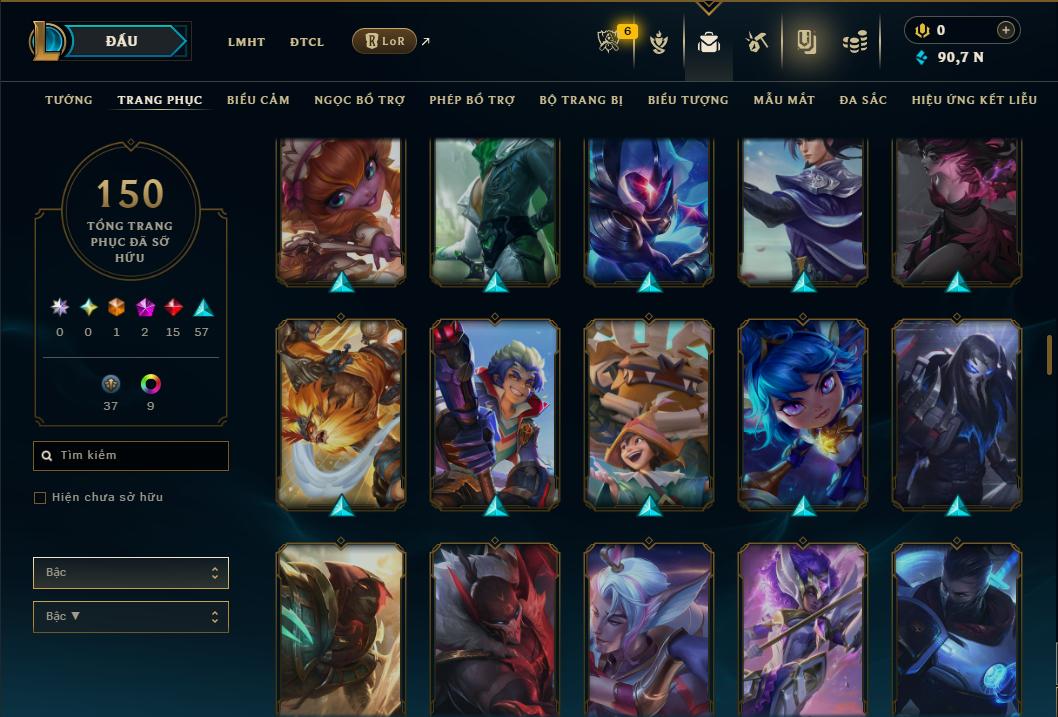Open the HIỆU ỨNG KẾT LIỄU tab
This screenshot has height=717, width=1058.
974,100
